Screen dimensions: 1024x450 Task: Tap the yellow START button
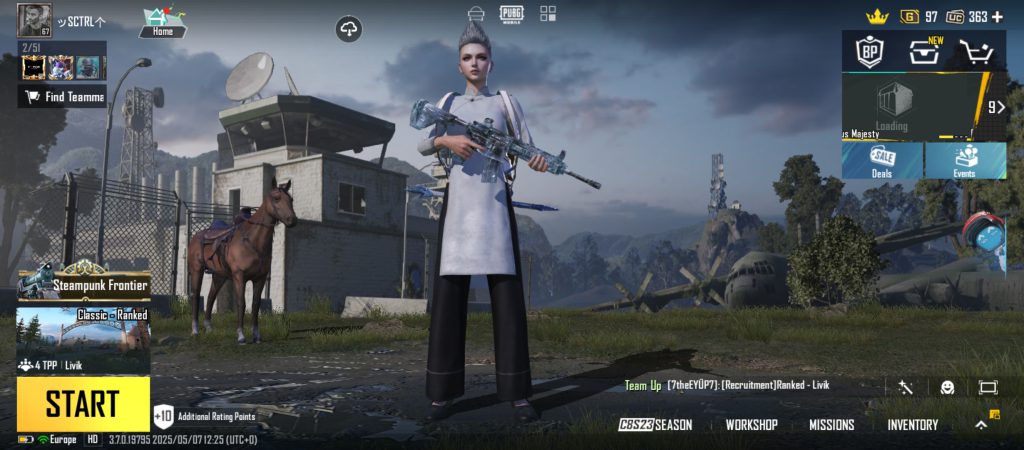tap(83, 404)
